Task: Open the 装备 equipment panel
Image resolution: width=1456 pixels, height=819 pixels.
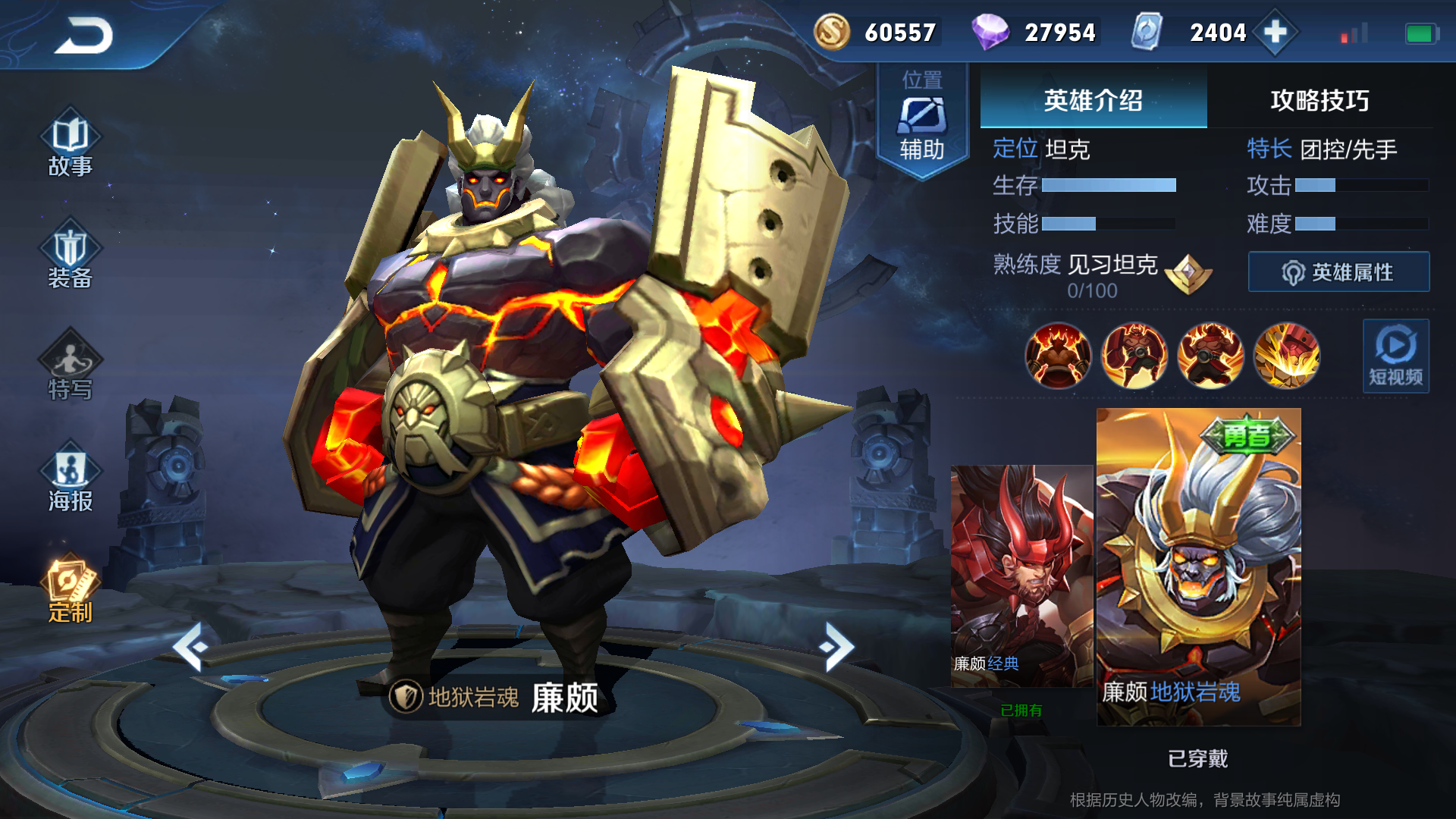Action: pyautogui.click(x=70, y=258)
